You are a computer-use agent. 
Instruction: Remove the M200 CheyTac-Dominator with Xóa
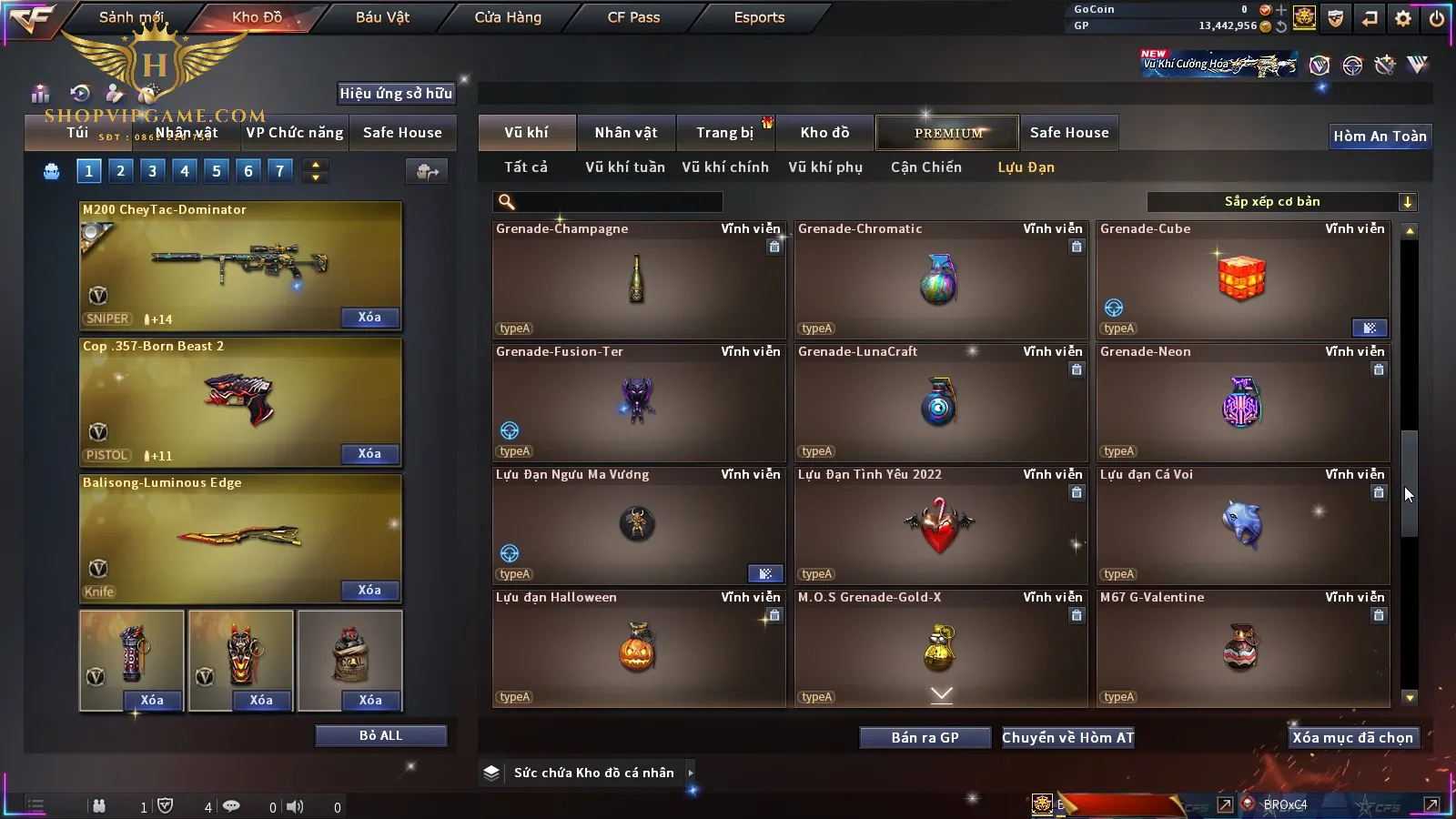(369, 318)
